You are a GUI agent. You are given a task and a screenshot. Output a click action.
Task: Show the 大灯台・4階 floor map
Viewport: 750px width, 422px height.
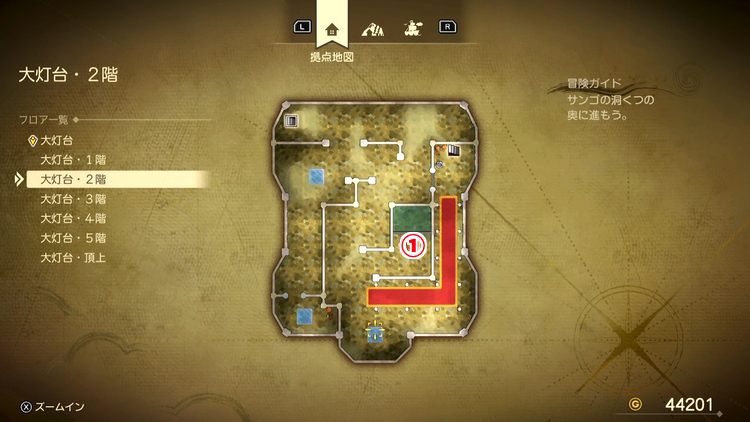[73, 218]
